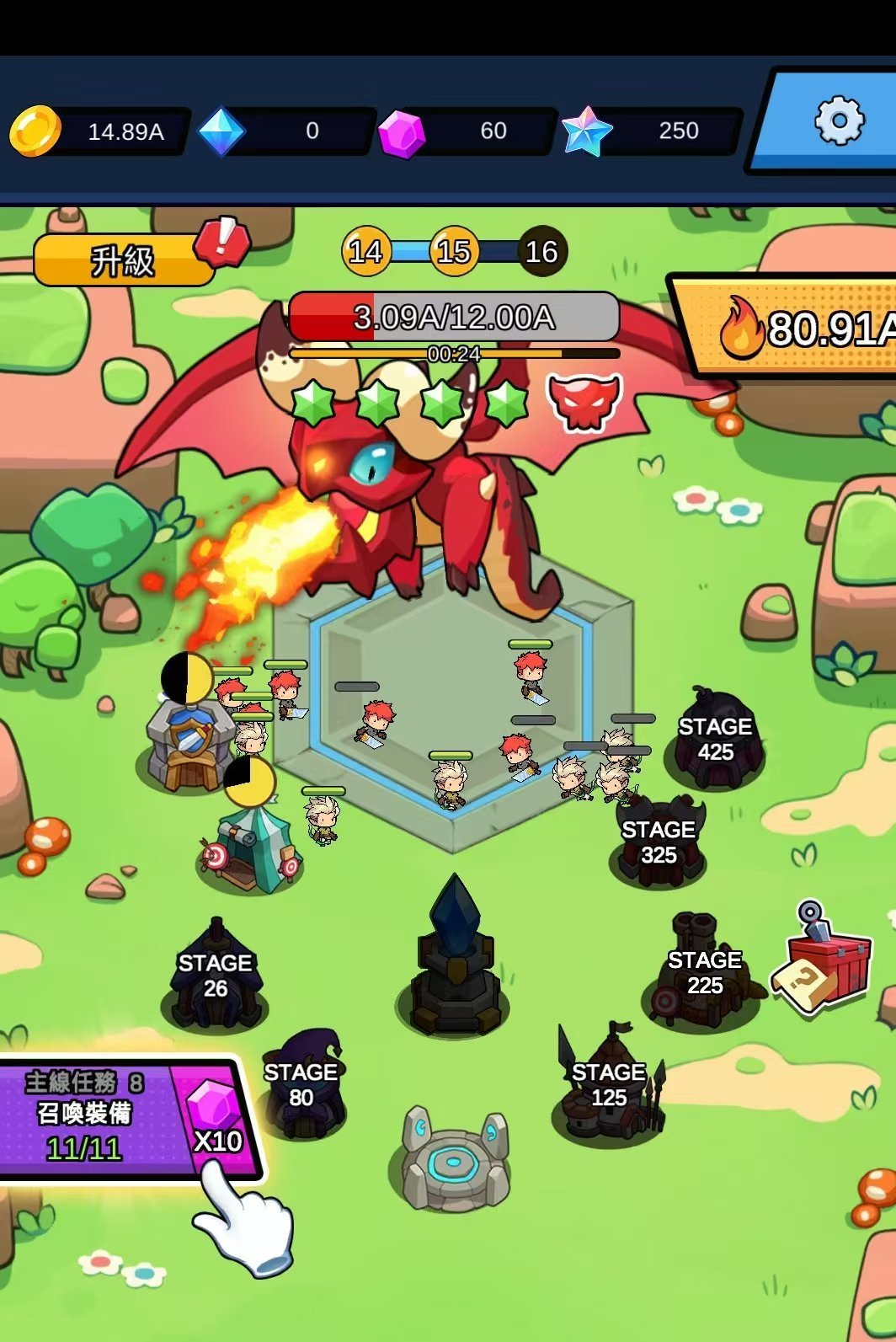Screen dimensions: 896x1342
Task: Select the locked Stage 125 building
Action: click(609, 1085)
